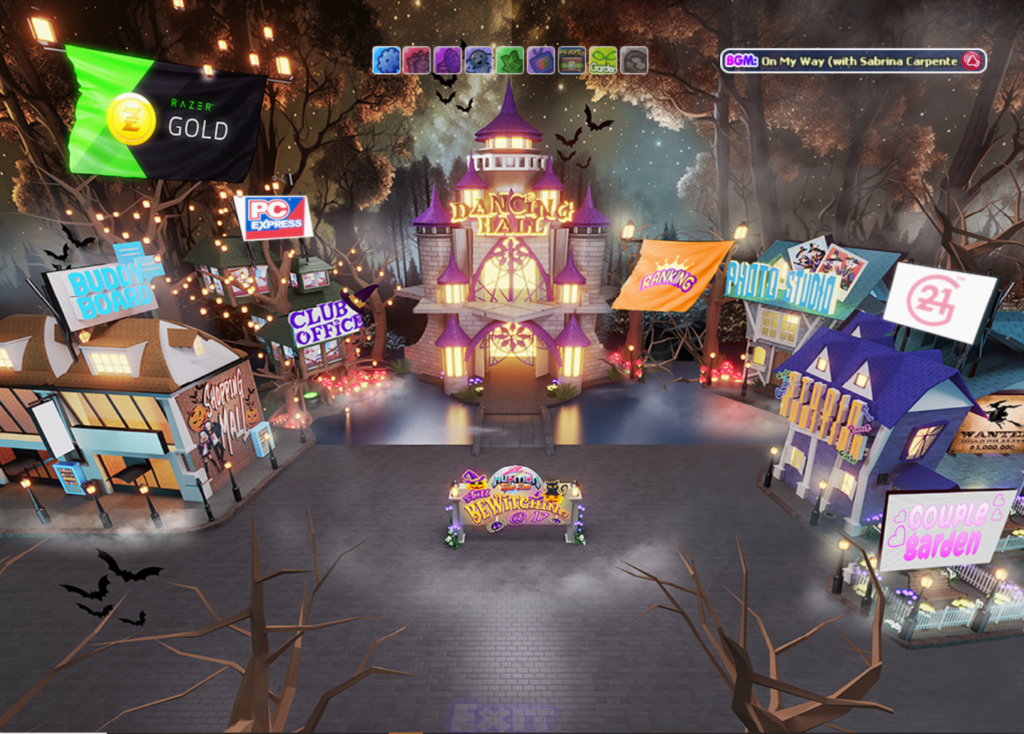The width and height of the screenshot is (1024, 734).
Task: Click the pink gift box icon
Action: pos(417,60)
